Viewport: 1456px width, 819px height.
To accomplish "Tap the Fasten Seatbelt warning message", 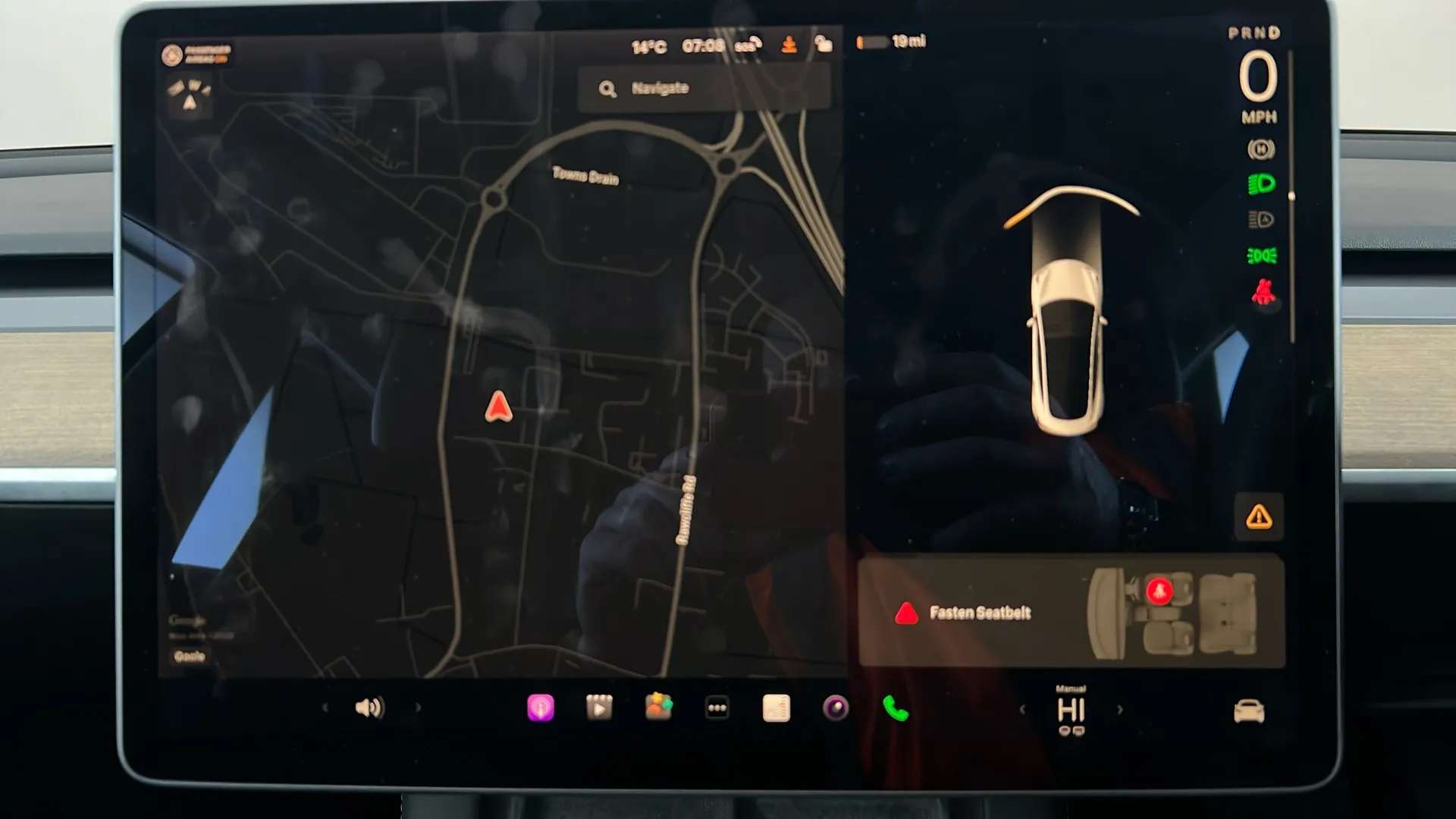I will (982, 613).
